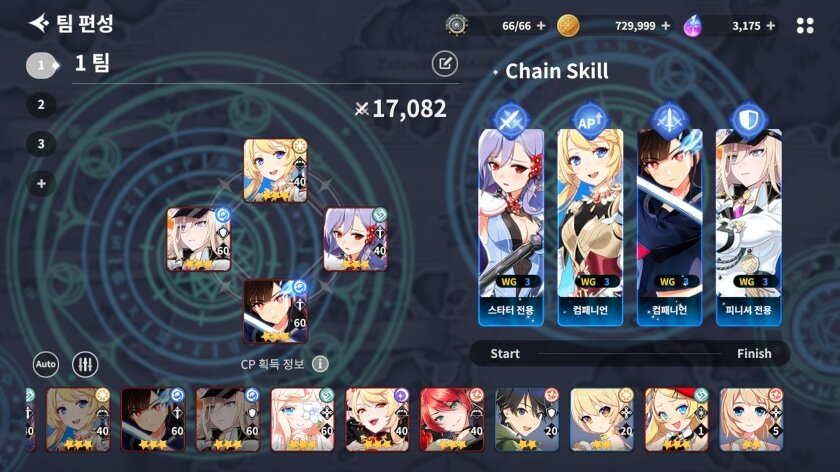Add a new team with the plus tab
Screen dimensions: 840x472
pyautogui.click(x=41, y=183)
